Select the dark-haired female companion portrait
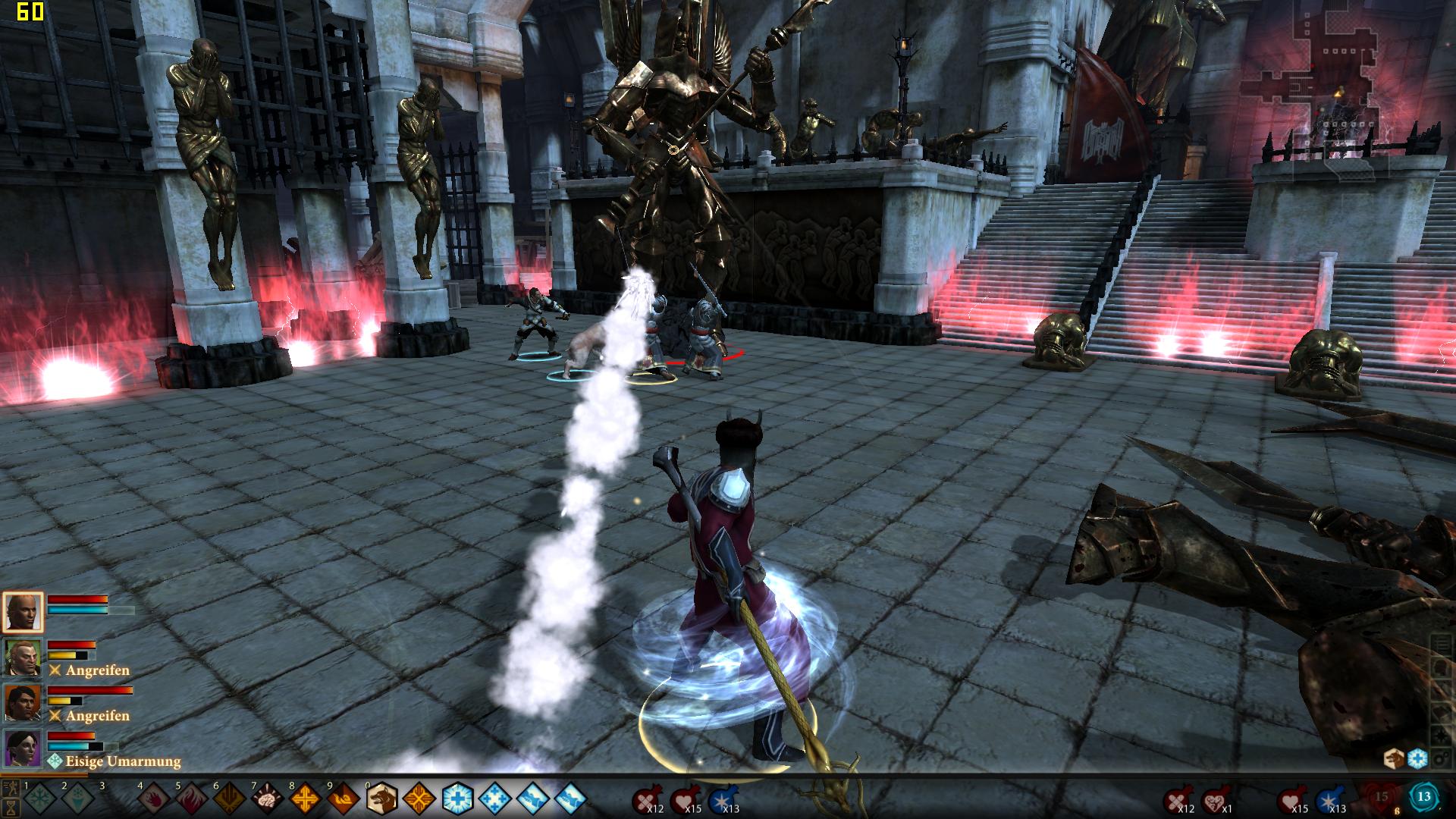This screenshot has height=819, width=1456. pyautogui.click(x=23, y=703)
